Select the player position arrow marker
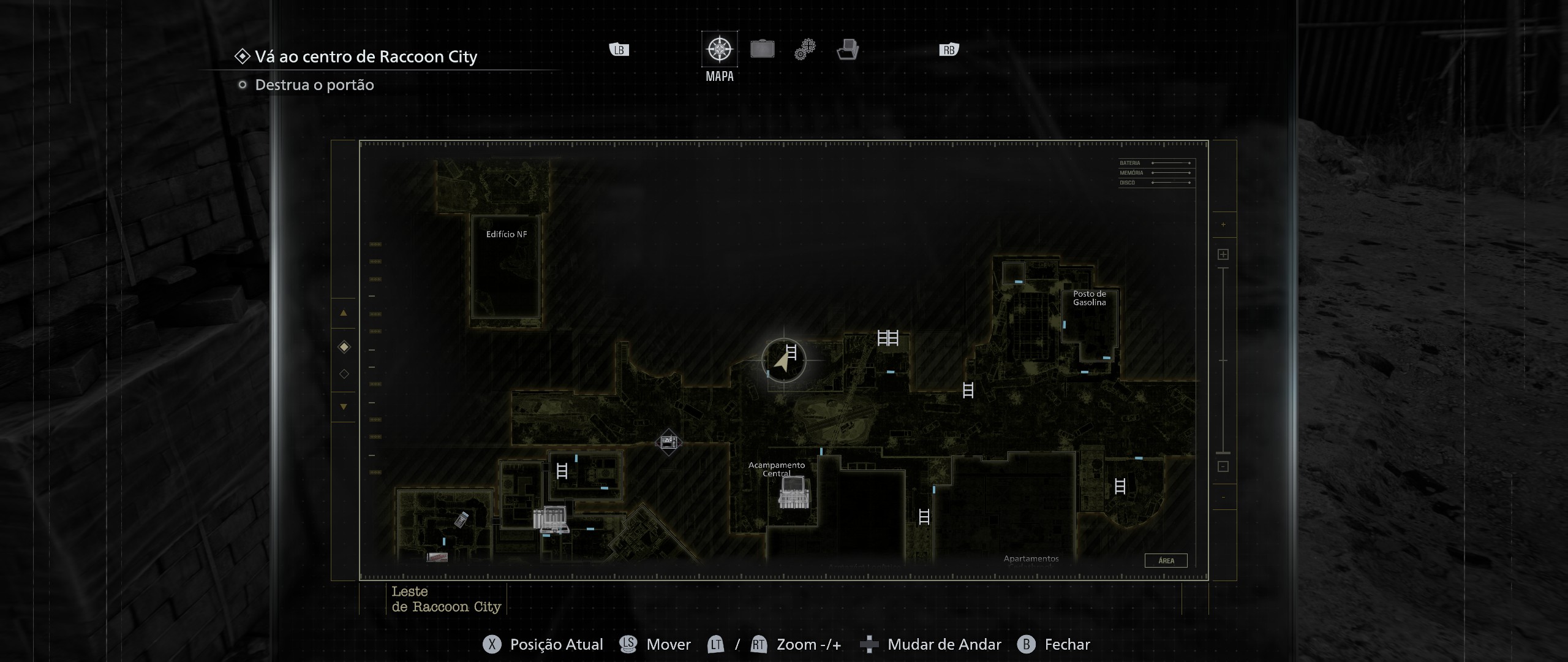Viewport: 1568px width, 662px height. point(782,363)
